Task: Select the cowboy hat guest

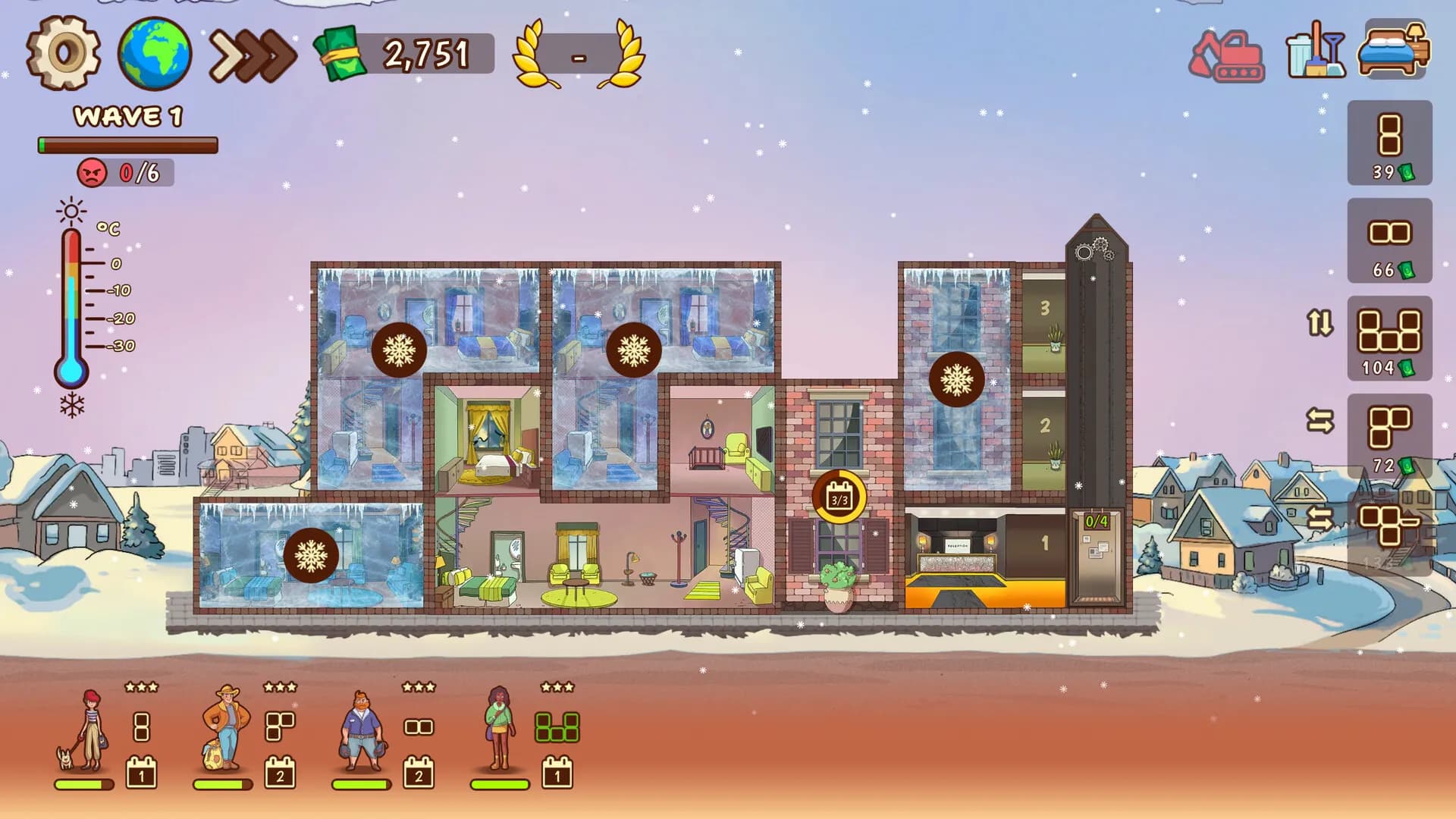Action: [225, 728]
